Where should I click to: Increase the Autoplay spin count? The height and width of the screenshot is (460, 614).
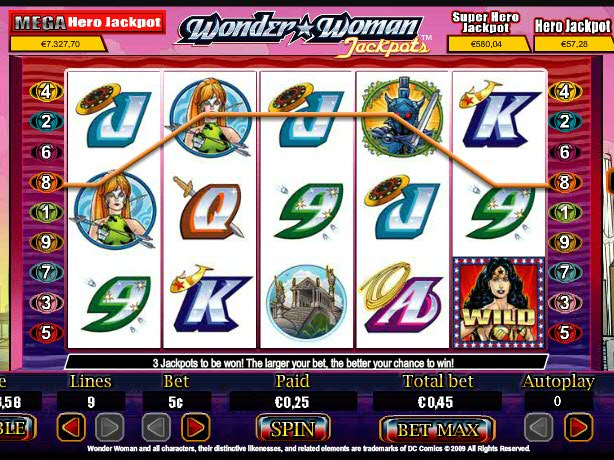pos(578,429)
